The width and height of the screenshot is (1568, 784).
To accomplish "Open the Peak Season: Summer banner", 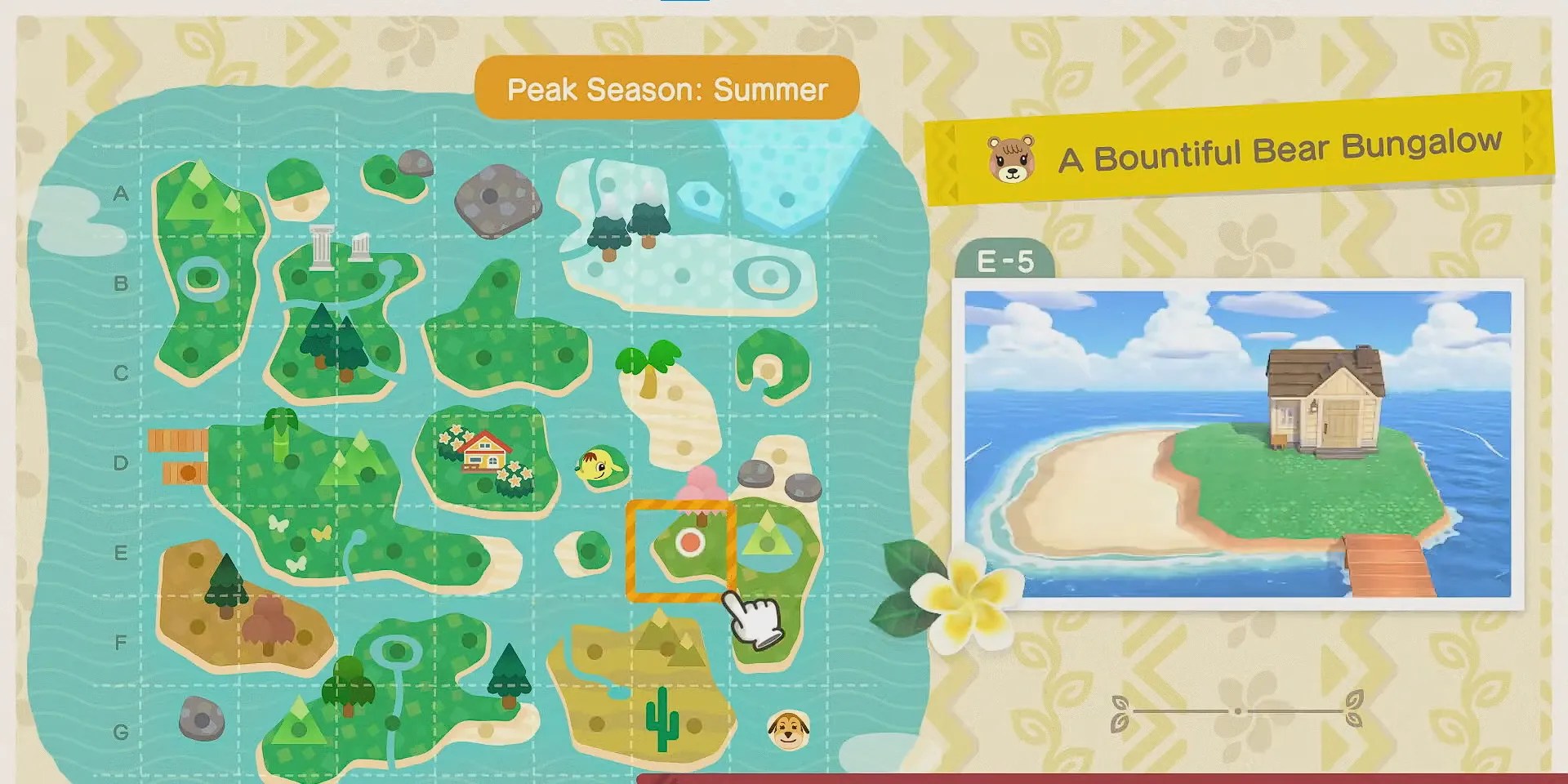I will [667, 87].
